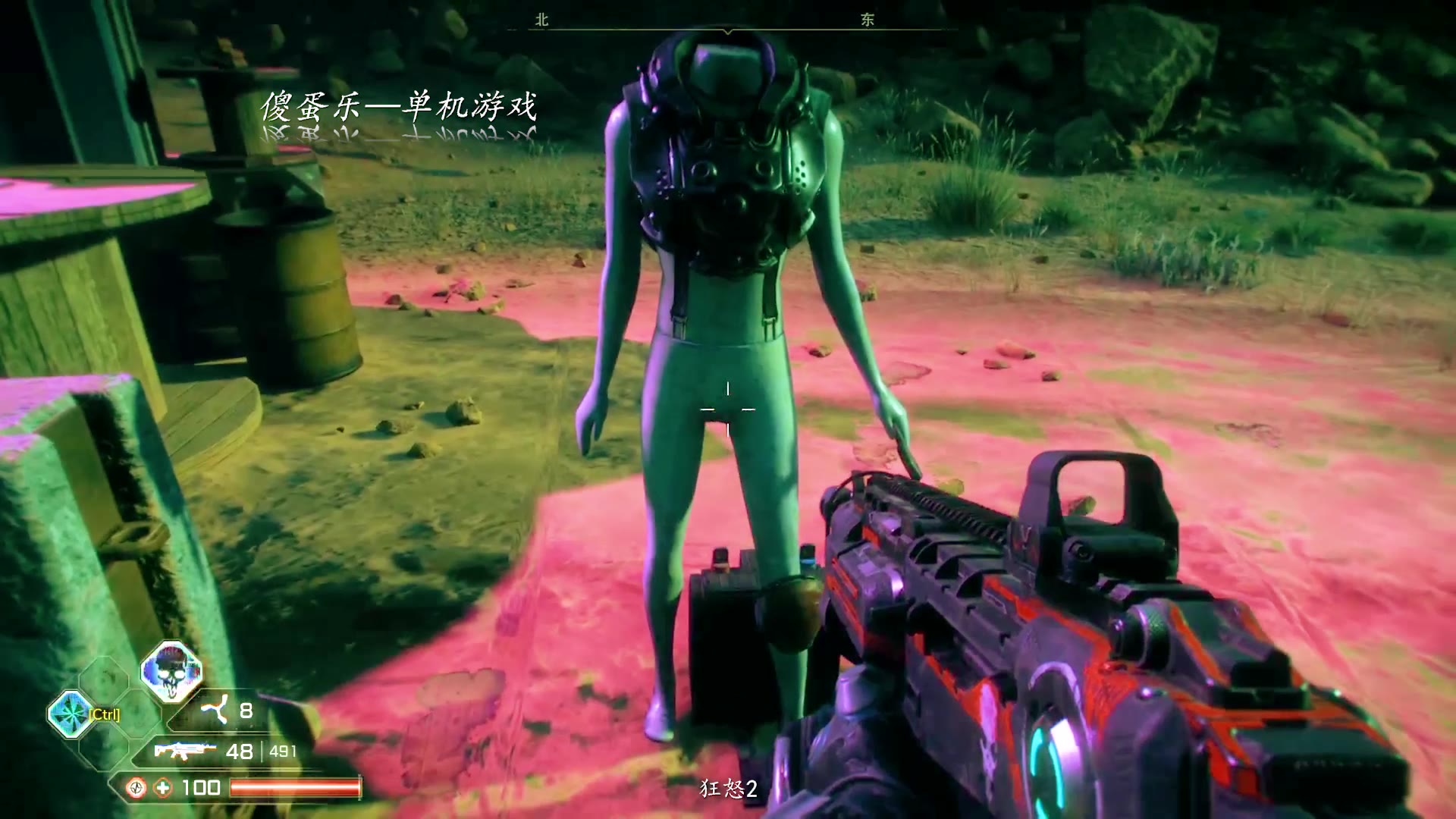Trigger the cyan shatter ability icon
Image resolution: width=1456 pixels, height=819 pixels.
tap(71, 714)
